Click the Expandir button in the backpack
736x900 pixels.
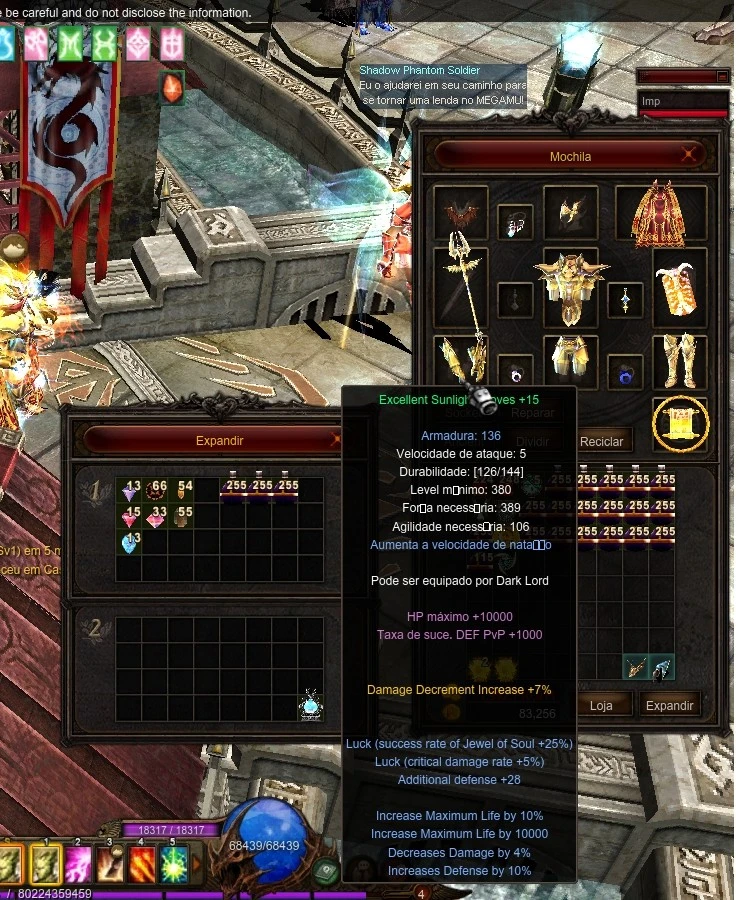669,705
